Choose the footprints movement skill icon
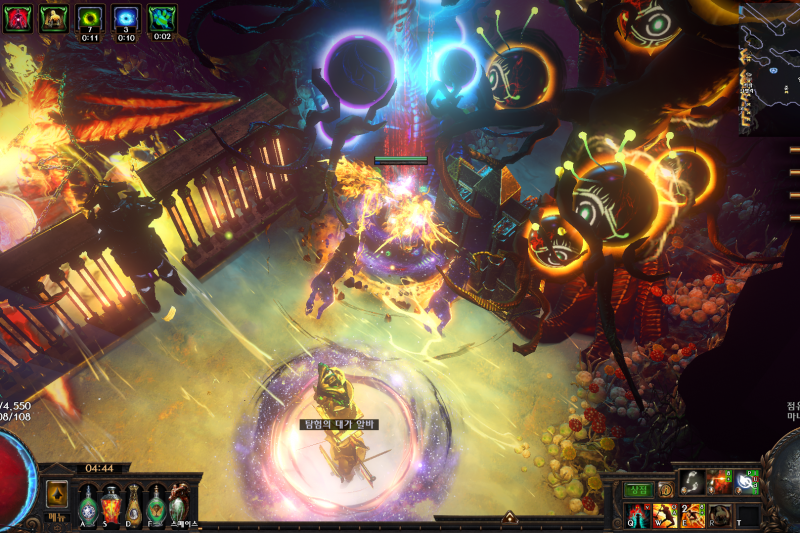The image size is (800, 533). click(692, 484)
